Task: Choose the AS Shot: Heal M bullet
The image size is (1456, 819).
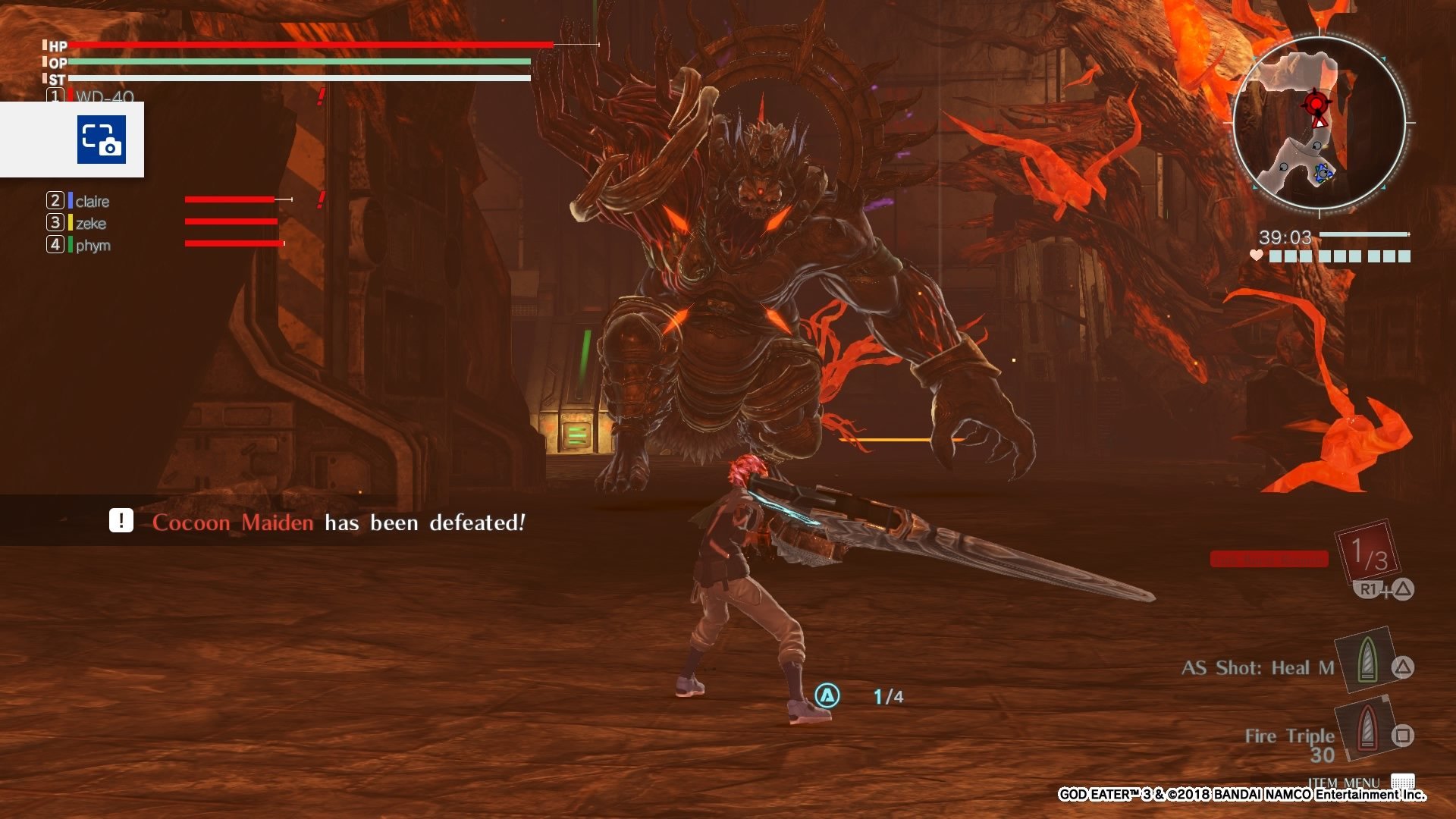Action: point(1367,660)
